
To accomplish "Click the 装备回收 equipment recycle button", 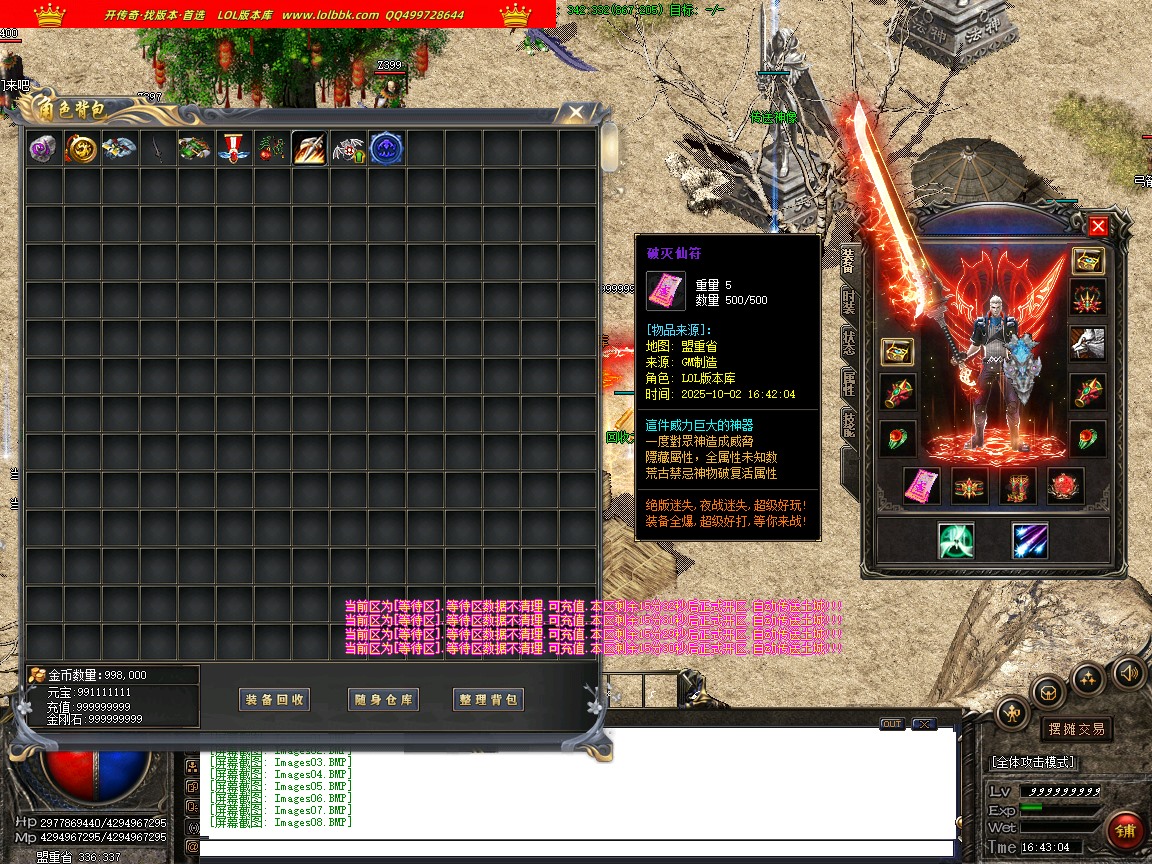I will click(275, 700).
